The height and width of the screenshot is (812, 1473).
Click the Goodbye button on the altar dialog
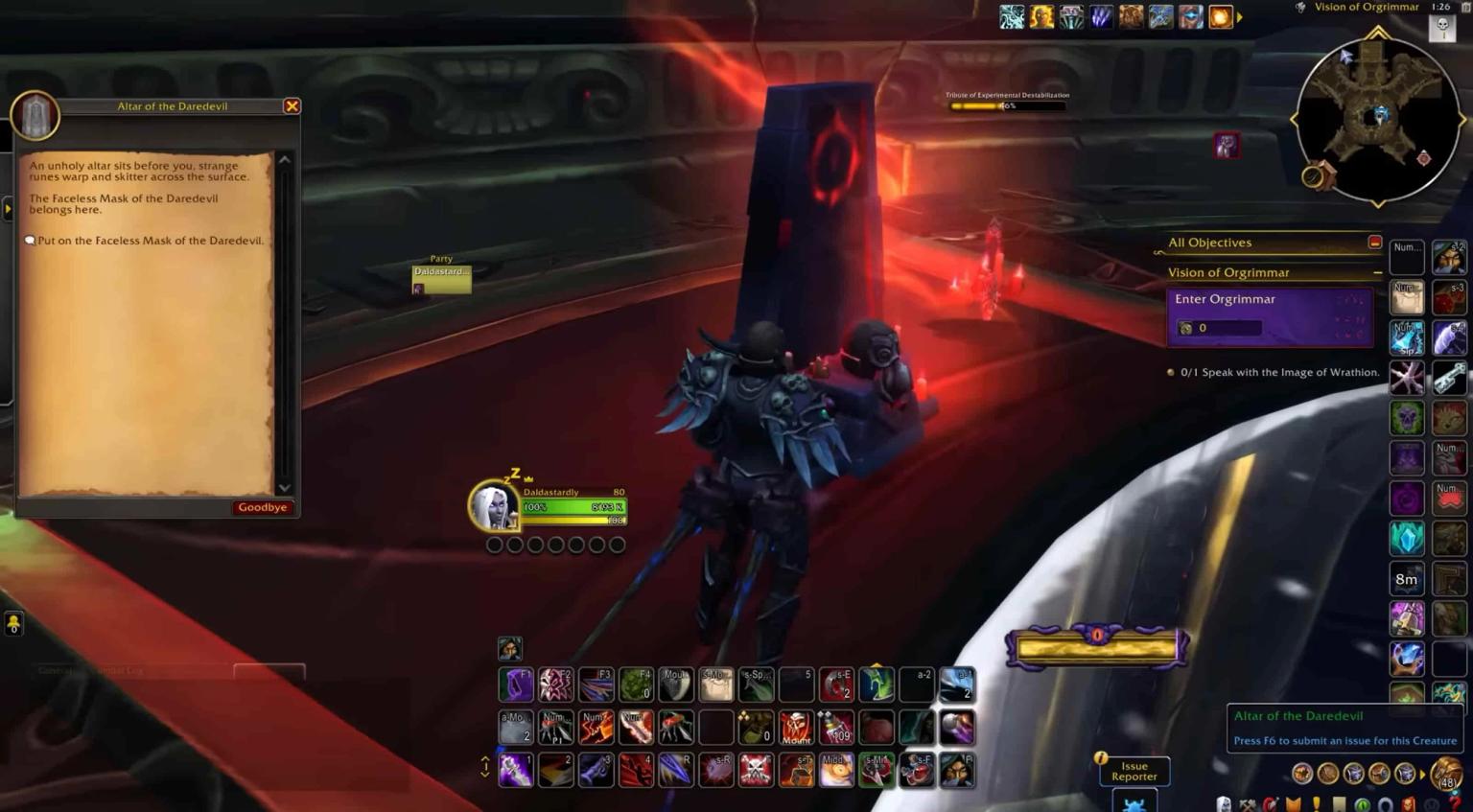coord(262,507)
